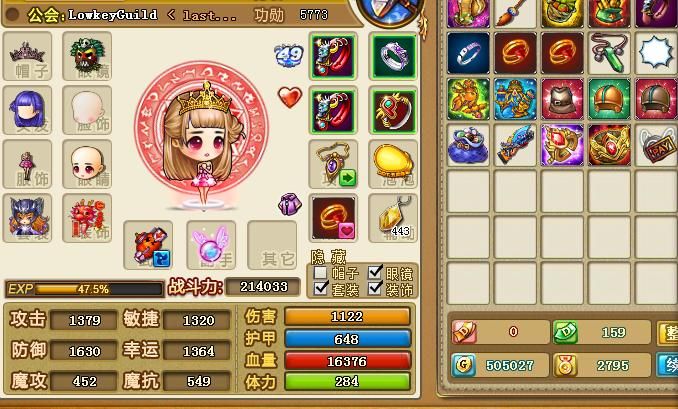Select the pink dress clothing slot
The width and height of the screenshot is (678, 409).
point(28,164)
